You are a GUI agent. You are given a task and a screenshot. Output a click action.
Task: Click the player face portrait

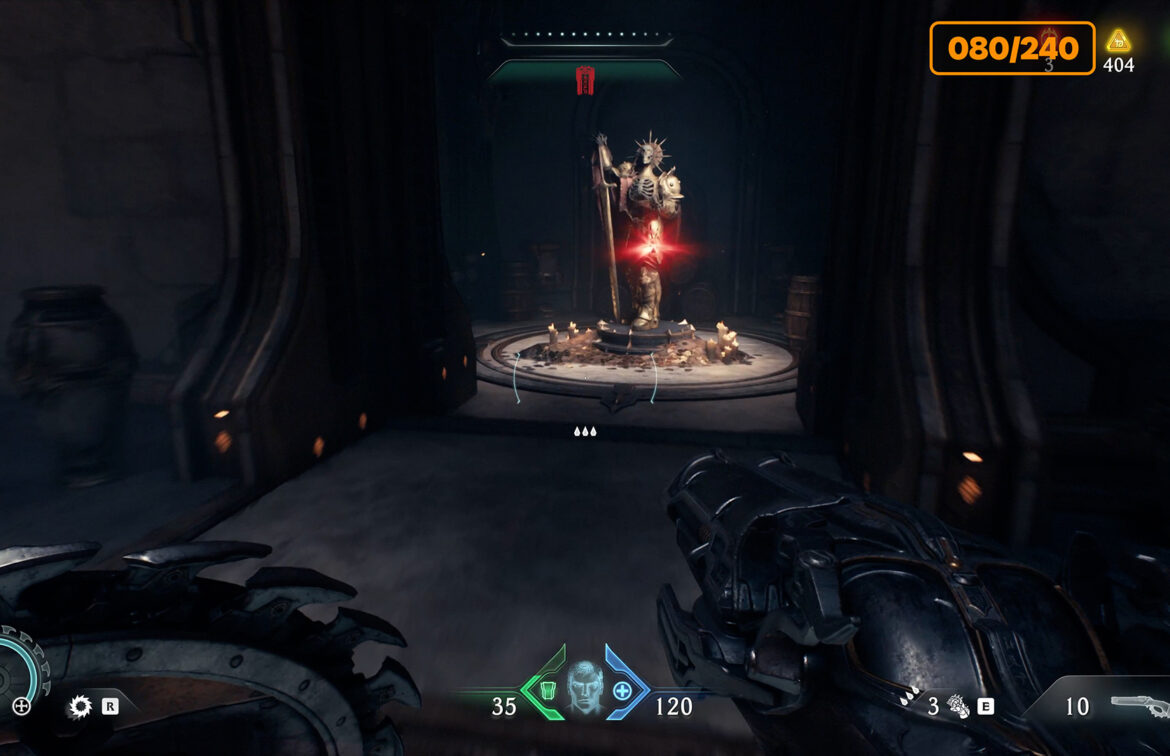point(585,686)
